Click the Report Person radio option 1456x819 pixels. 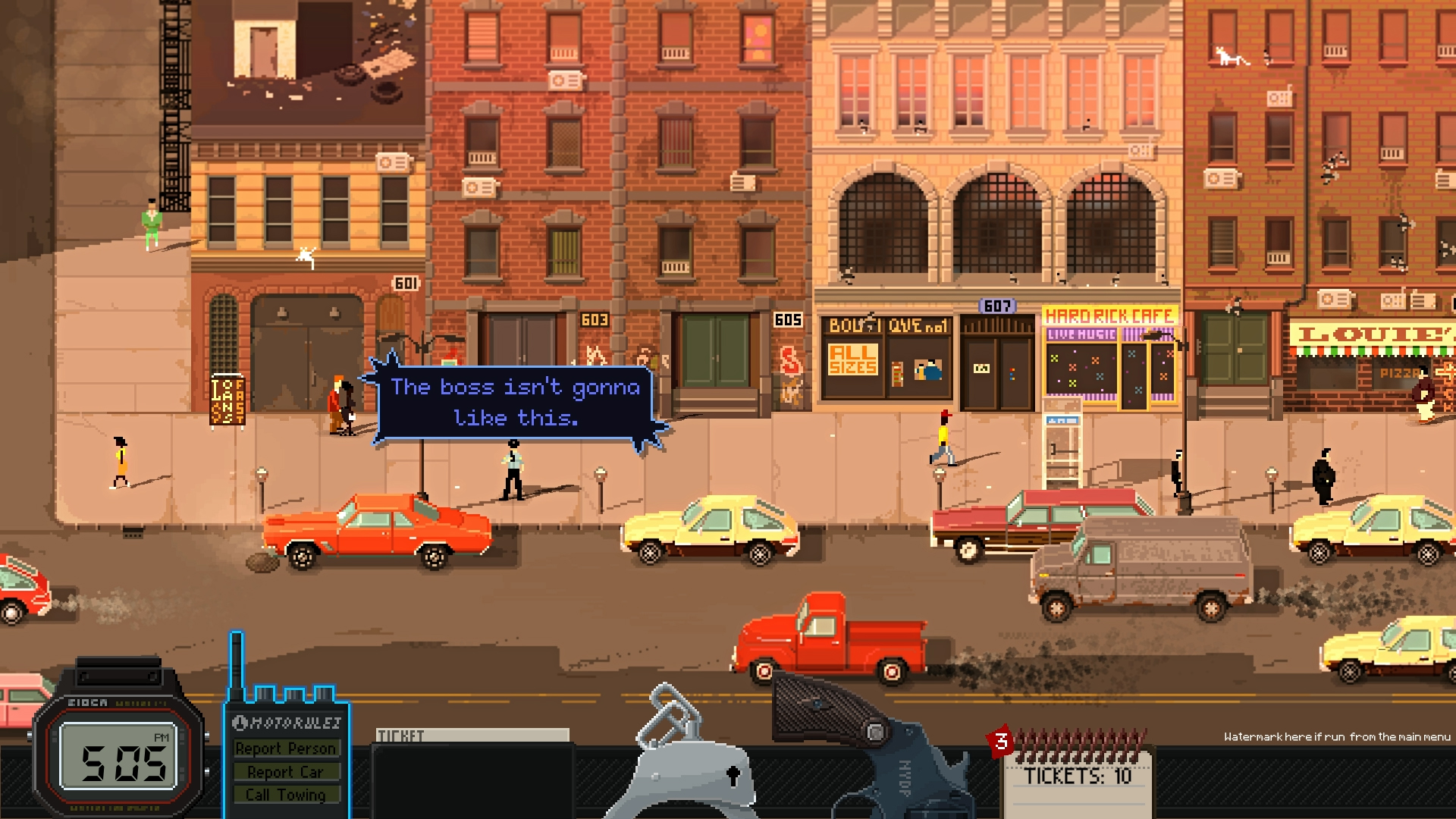tap(287, 748)
